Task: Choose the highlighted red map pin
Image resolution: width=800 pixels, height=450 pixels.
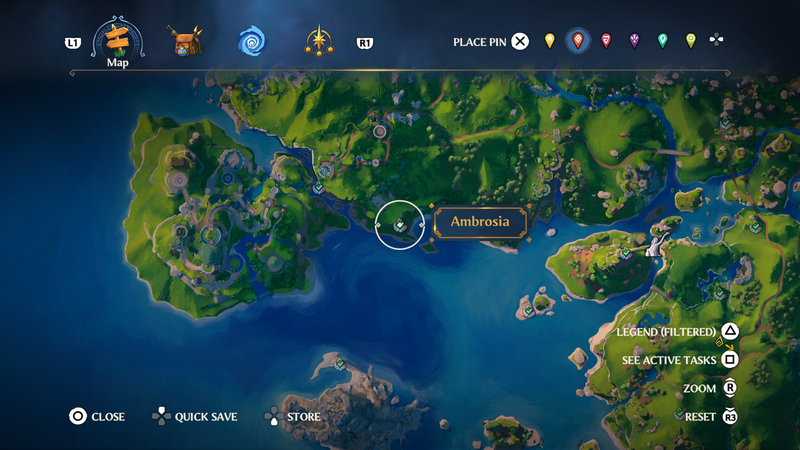Action: click(577, 41)
